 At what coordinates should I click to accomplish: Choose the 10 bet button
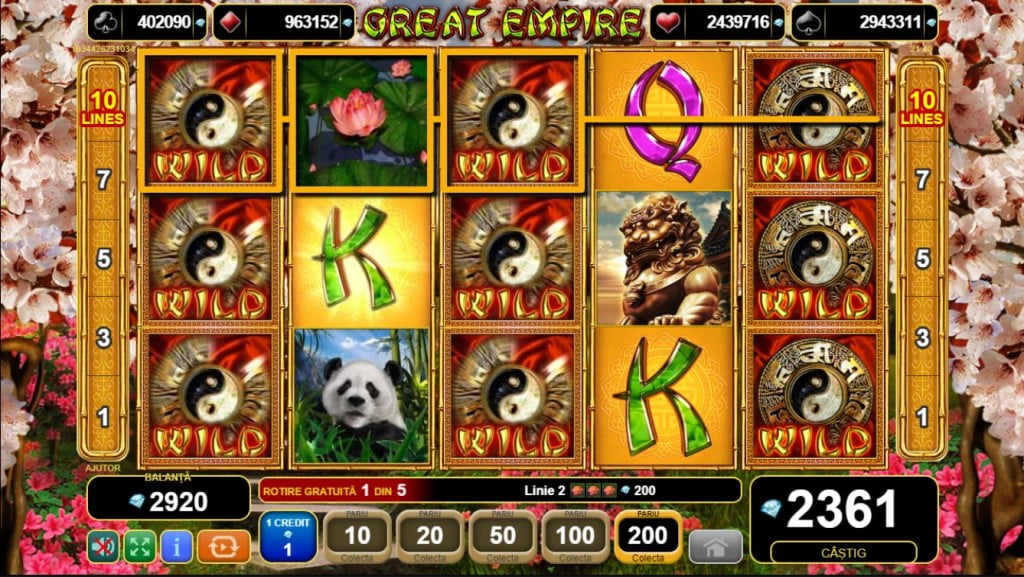coord(357,538)
